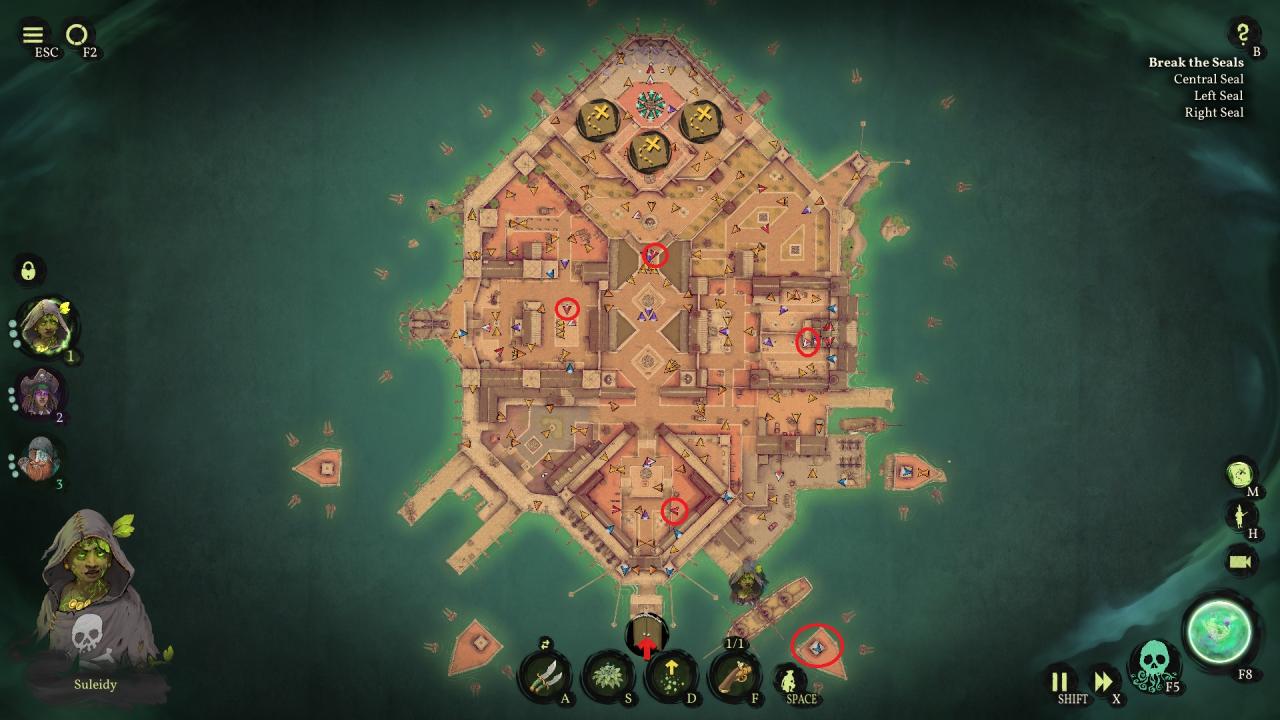
Task: Toggle the crouch stance icon
Action: tap(789, 681)
